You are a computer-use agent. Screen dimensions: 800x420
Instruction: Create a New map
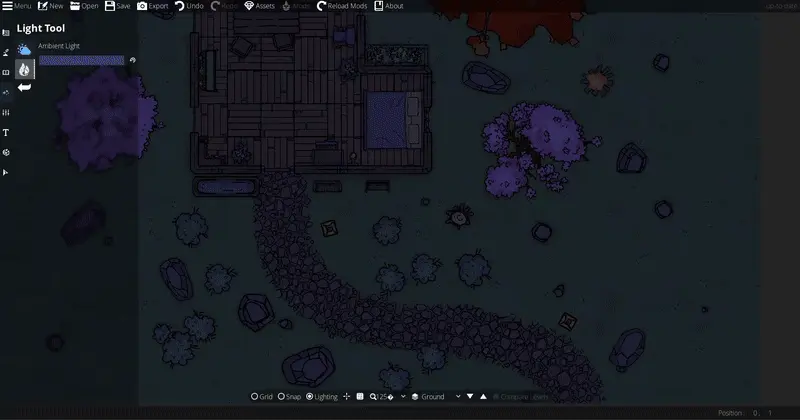50,6
